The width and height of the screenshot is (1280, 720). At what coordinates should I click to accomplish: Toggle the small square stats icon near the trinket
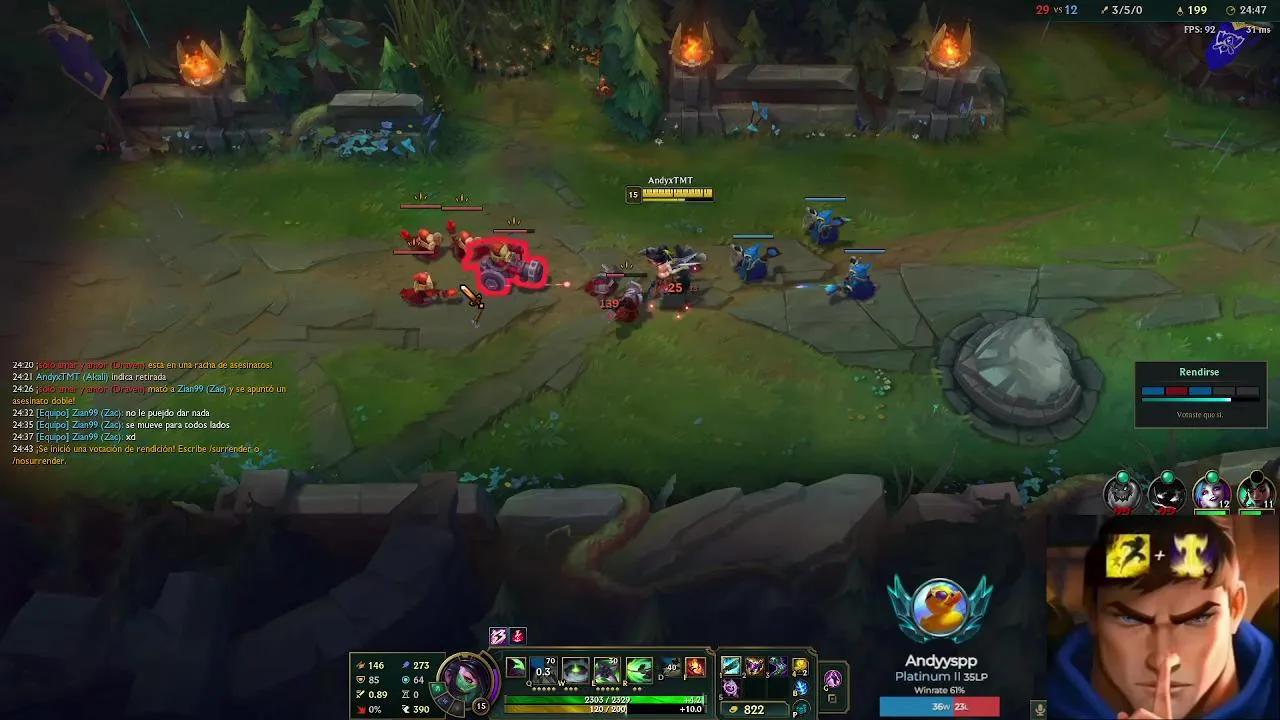tap(831, 698)
